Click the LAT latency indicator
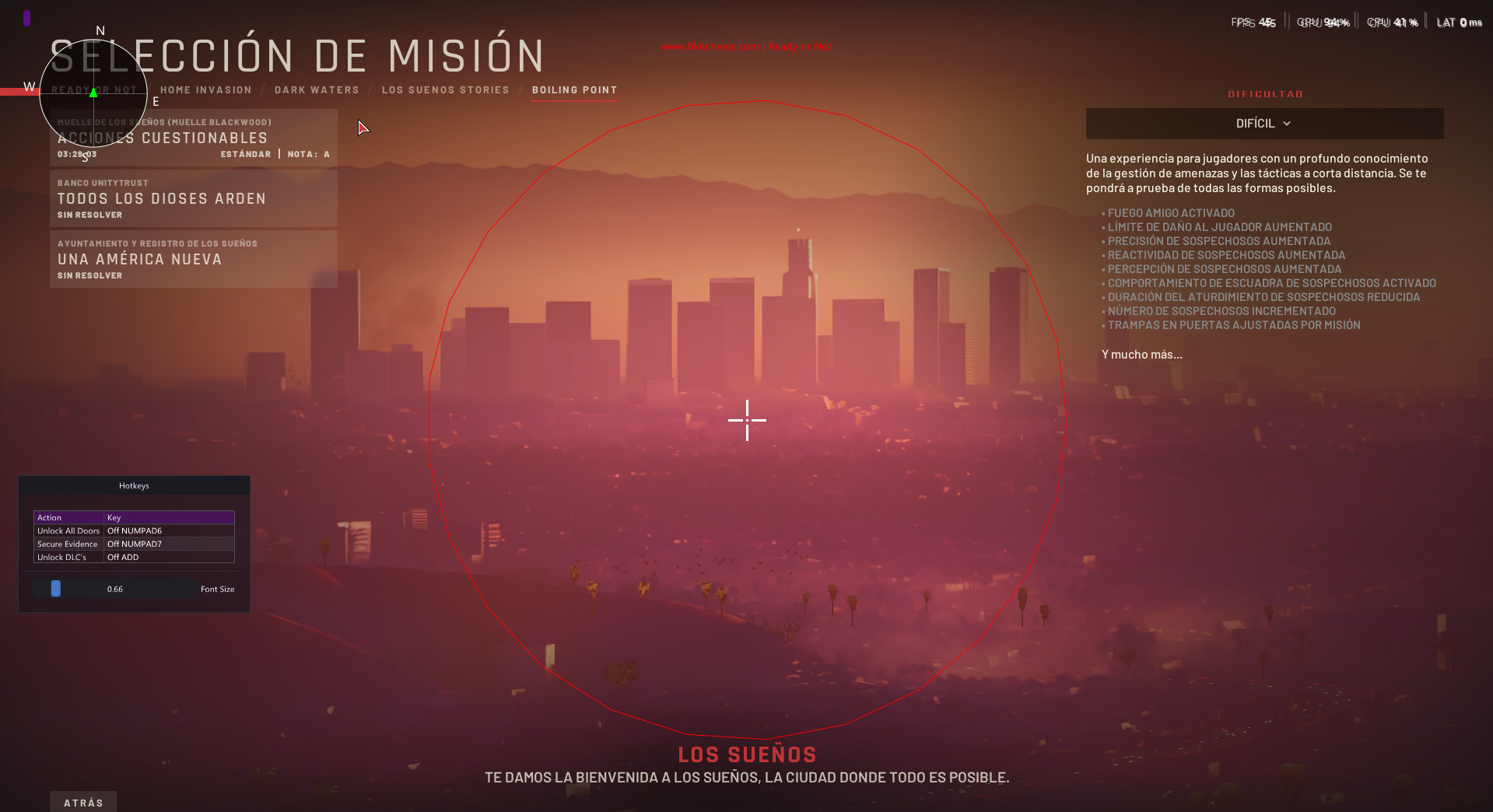Image resolution: width=1493 pixels, height=812 pixels. (1459, 22)
